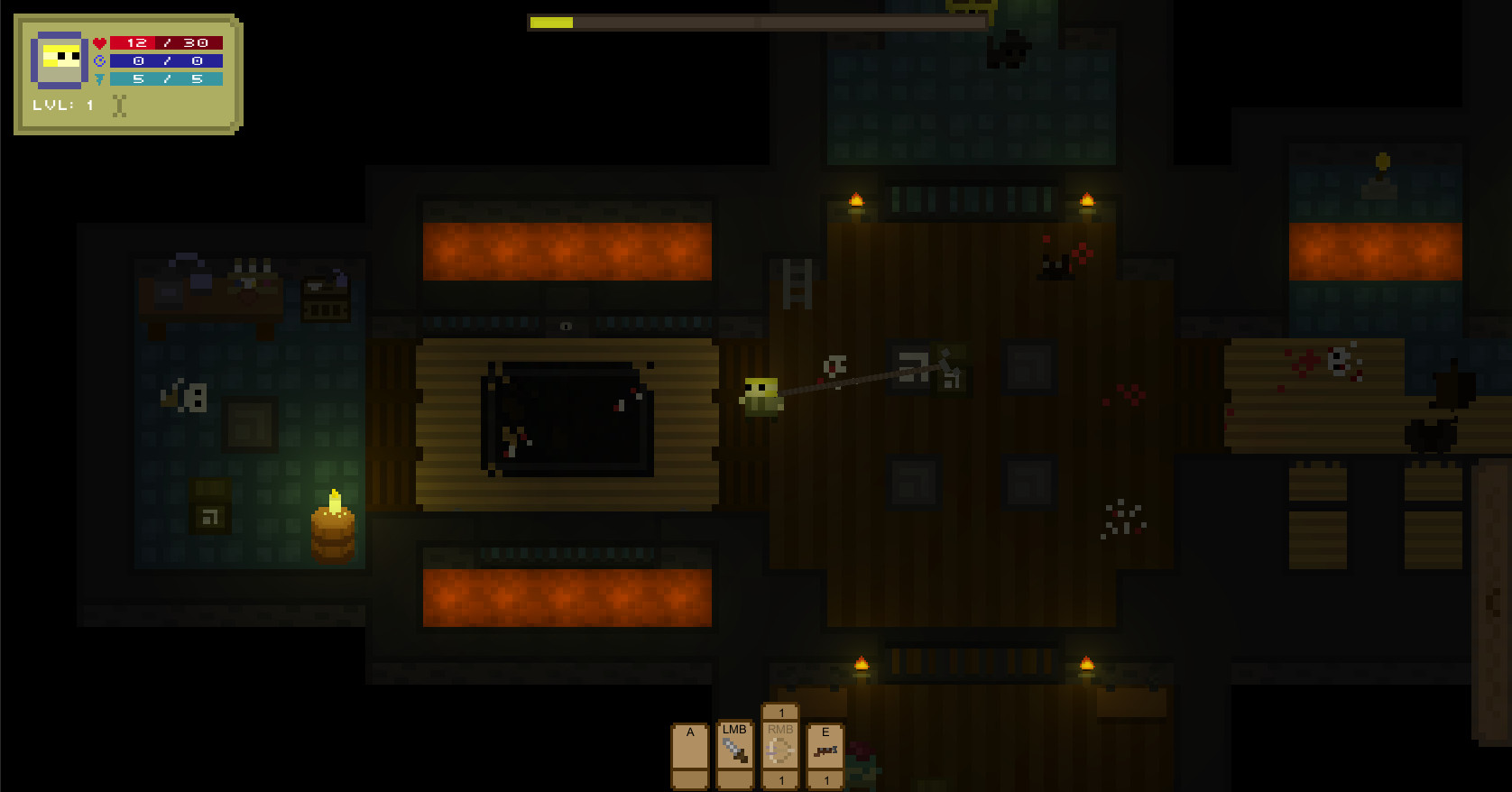Select the key item in the E slot
Image resolution: width=1512 pixels, height=792 pixels.
[825, 751]
